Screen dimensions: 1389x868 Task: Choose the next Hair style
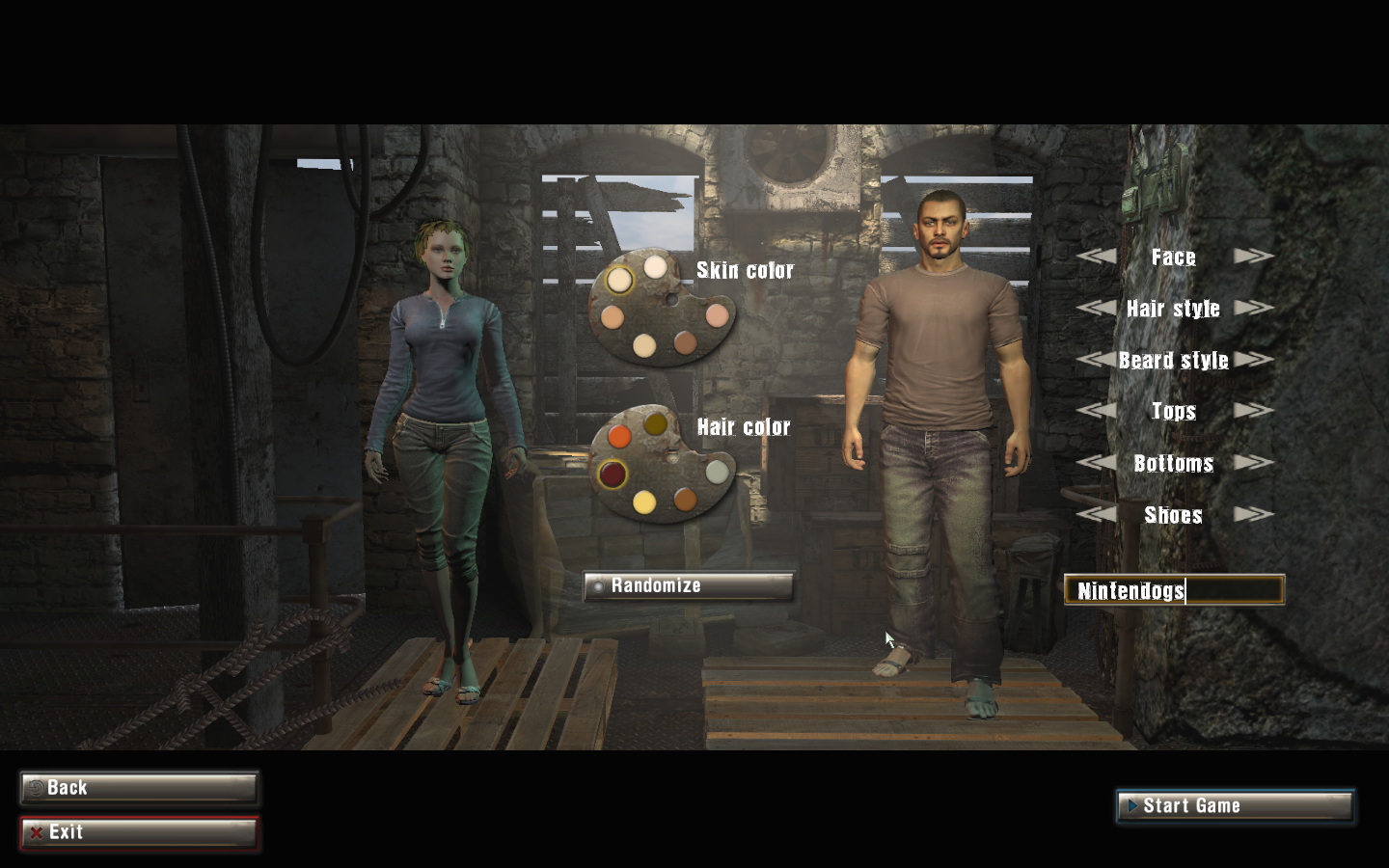1254,309
